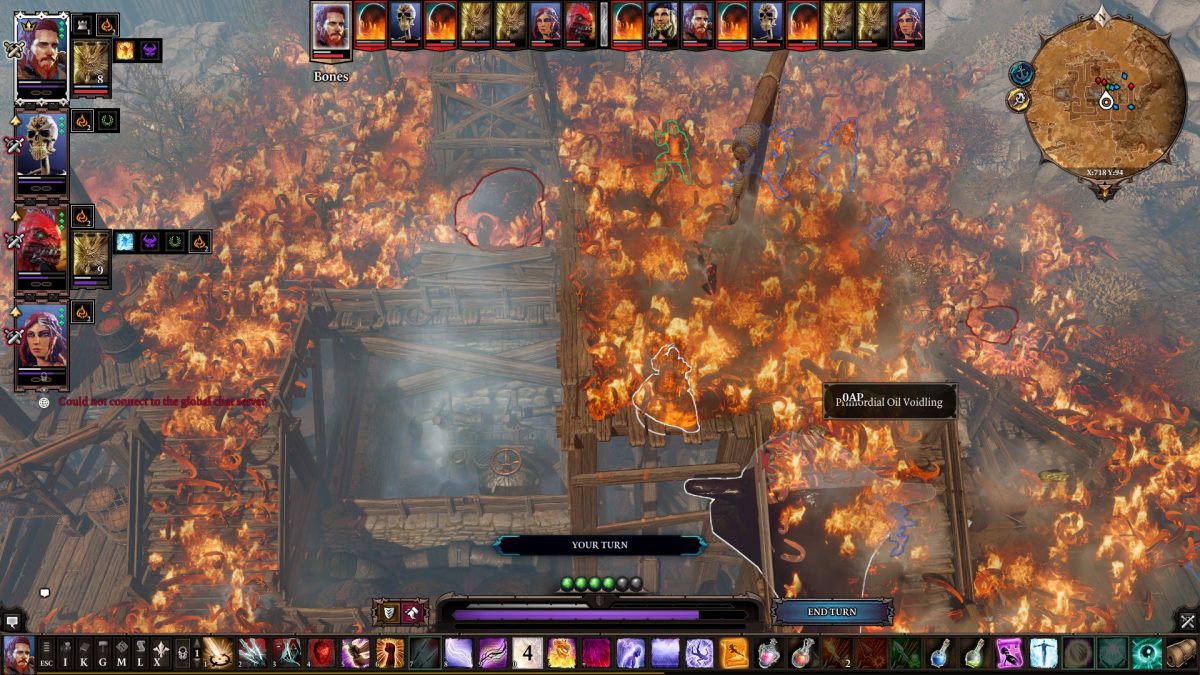This screenshot has height=675, width=1200.
Task: Open the map with the M button
Action: (x=123, y=654)
